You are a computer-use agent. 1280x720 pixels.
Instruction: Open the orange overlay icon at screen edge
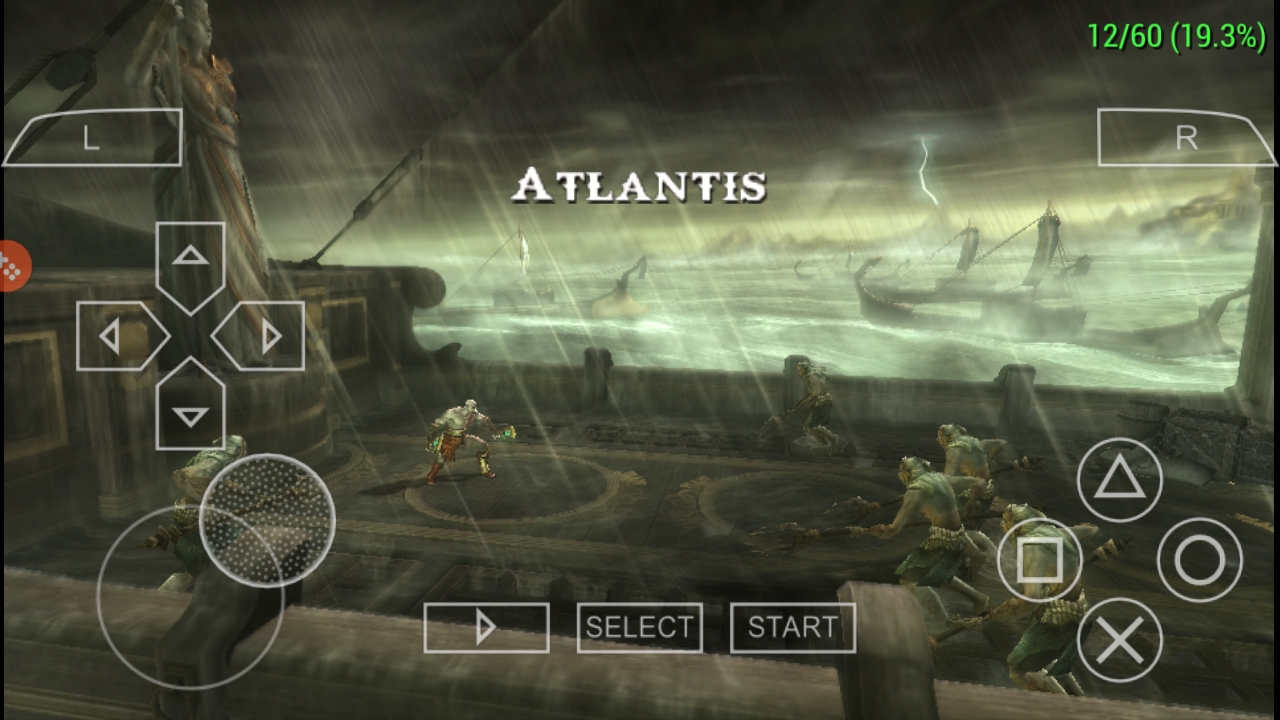coord(12,267)
